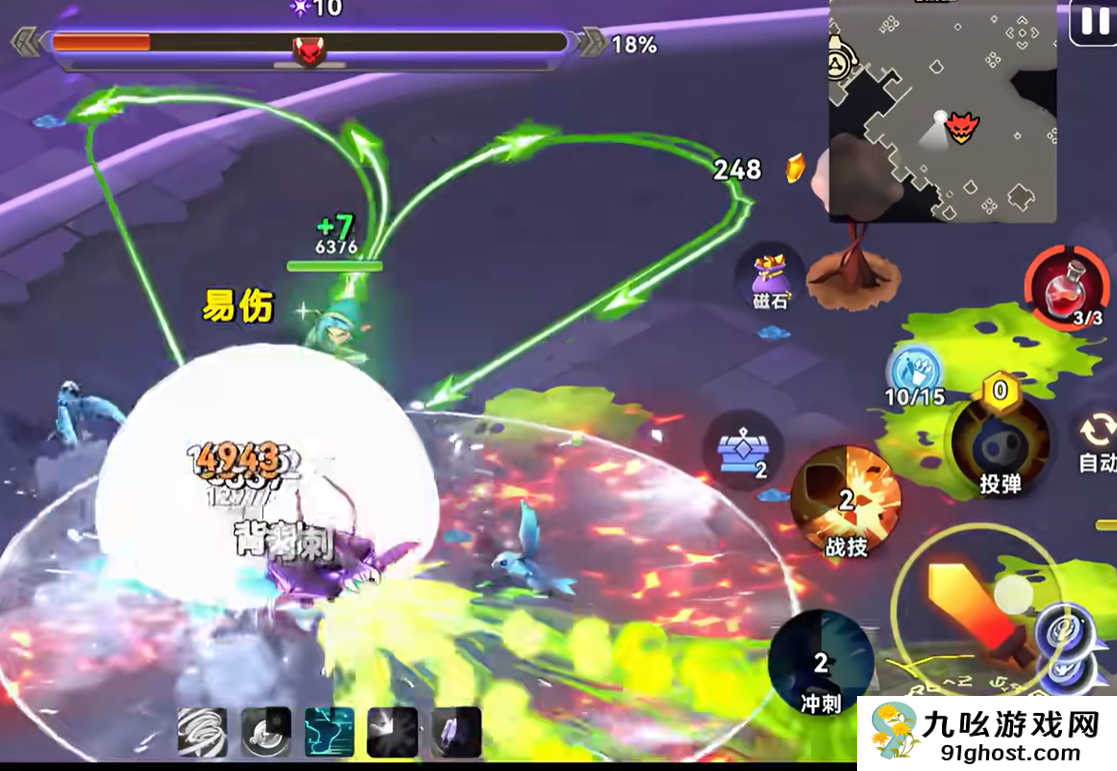Select the white burst skill icon
The height and width of the screenshot is (771, 1117).
(x=393, y=732)
